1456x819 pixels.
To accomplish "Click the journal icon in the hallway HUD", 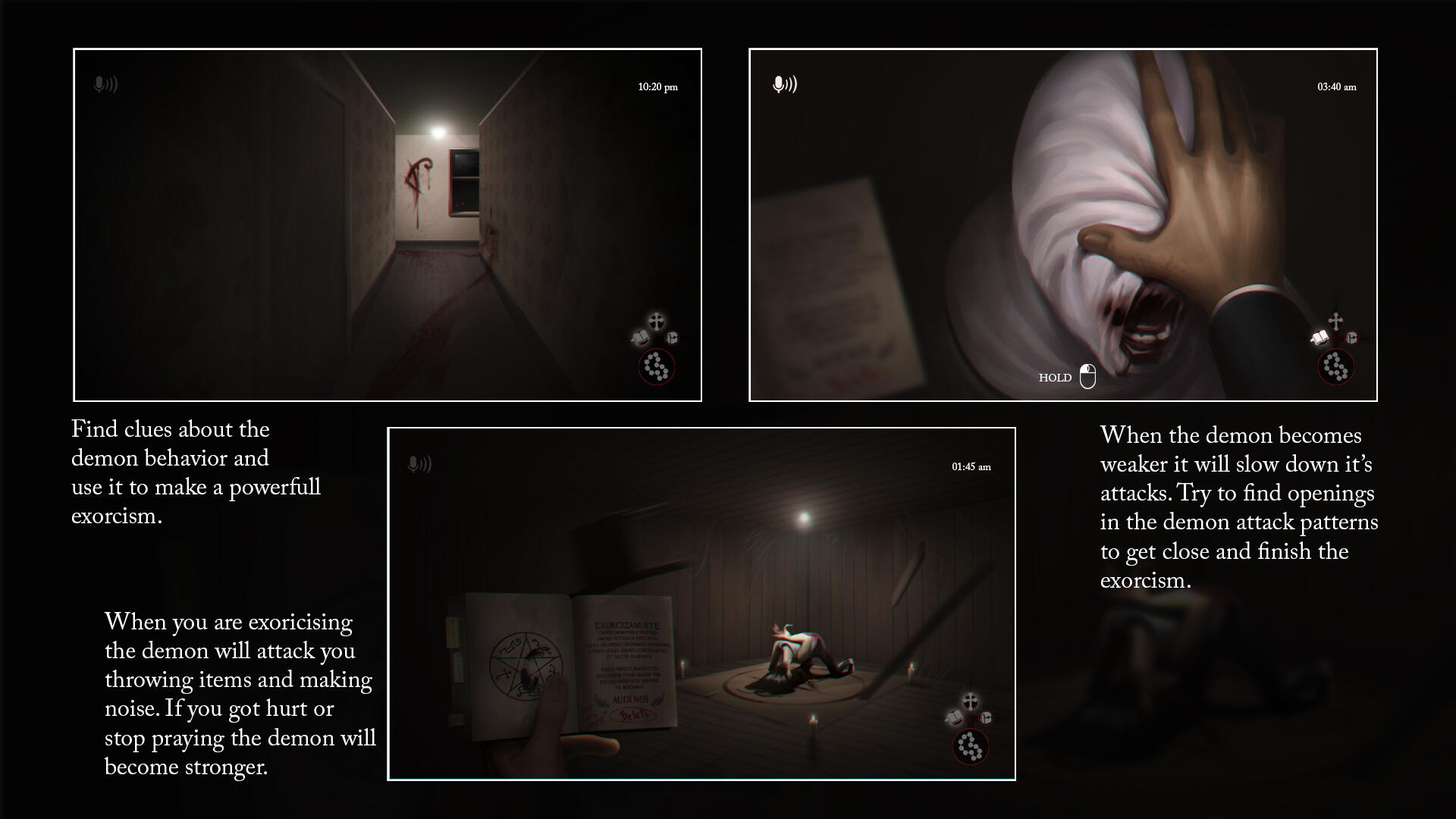I will [x=671, y=338].
